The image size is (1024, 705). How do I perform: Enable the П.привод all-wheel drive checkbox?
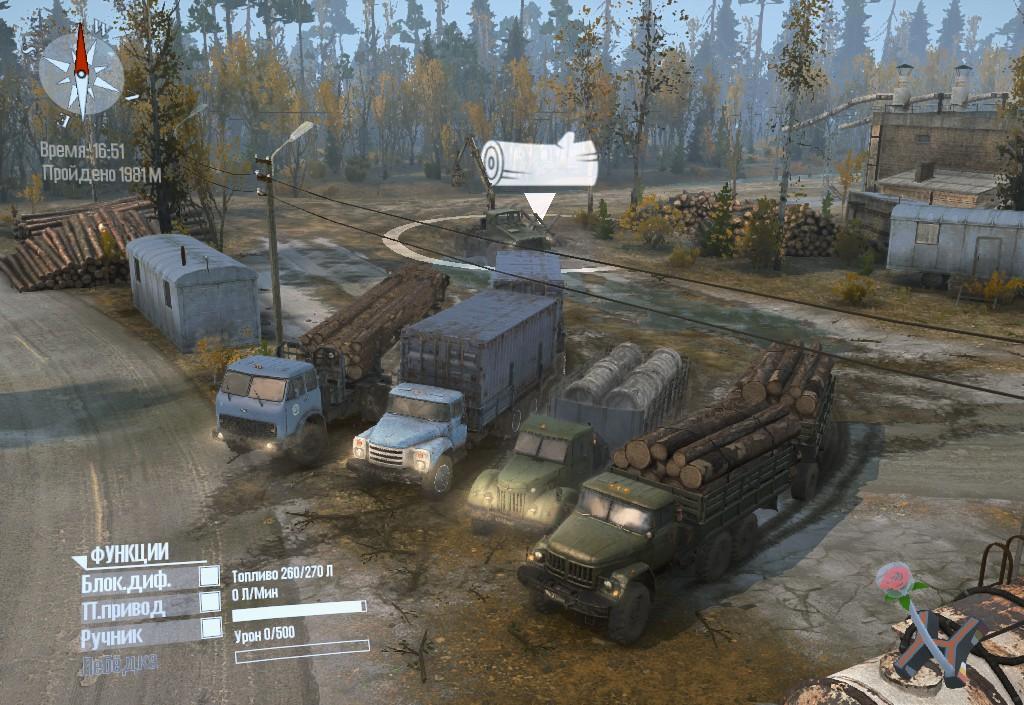pyautogui.click(x=210, y=602)
